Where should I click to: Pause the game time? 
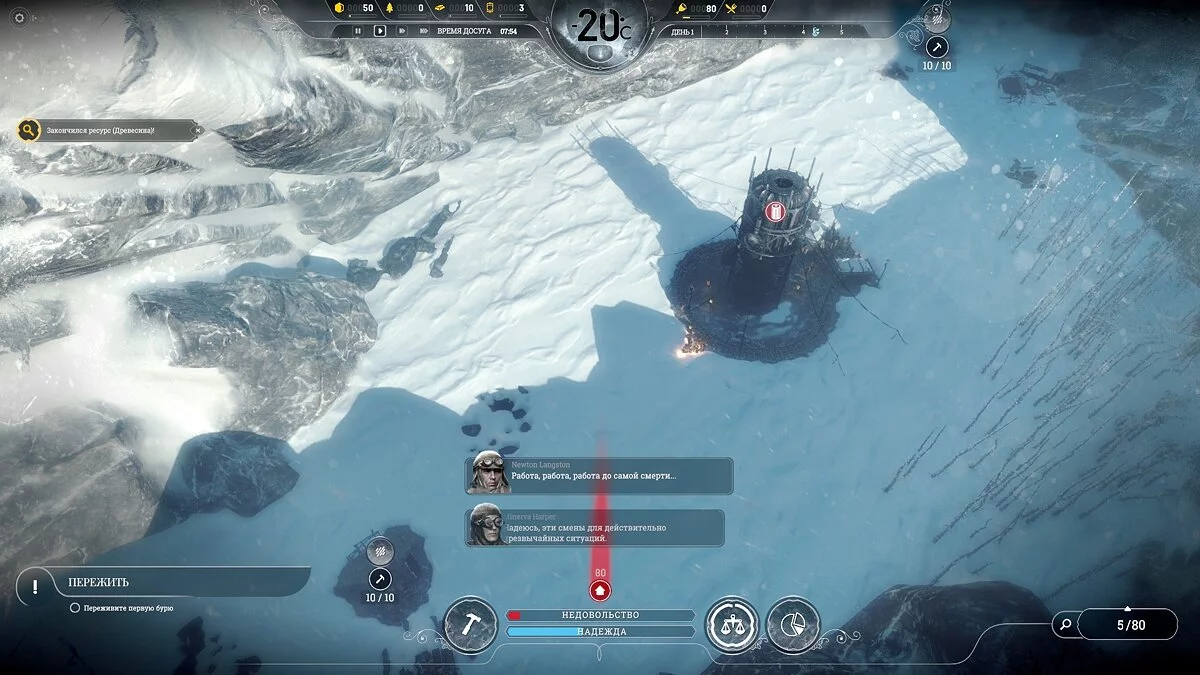[358, 31]
